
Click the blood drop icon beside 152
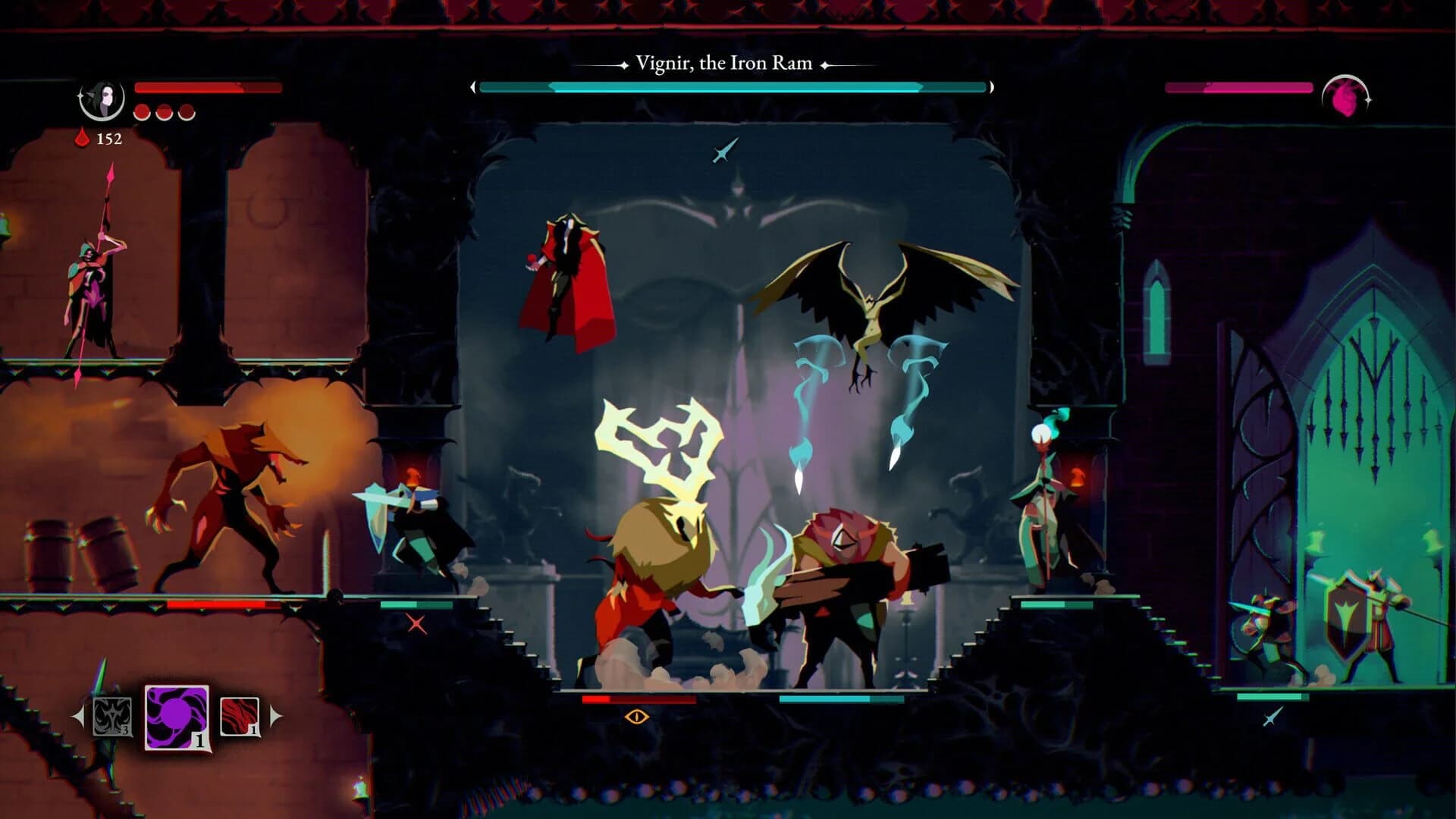click(80, 139)
